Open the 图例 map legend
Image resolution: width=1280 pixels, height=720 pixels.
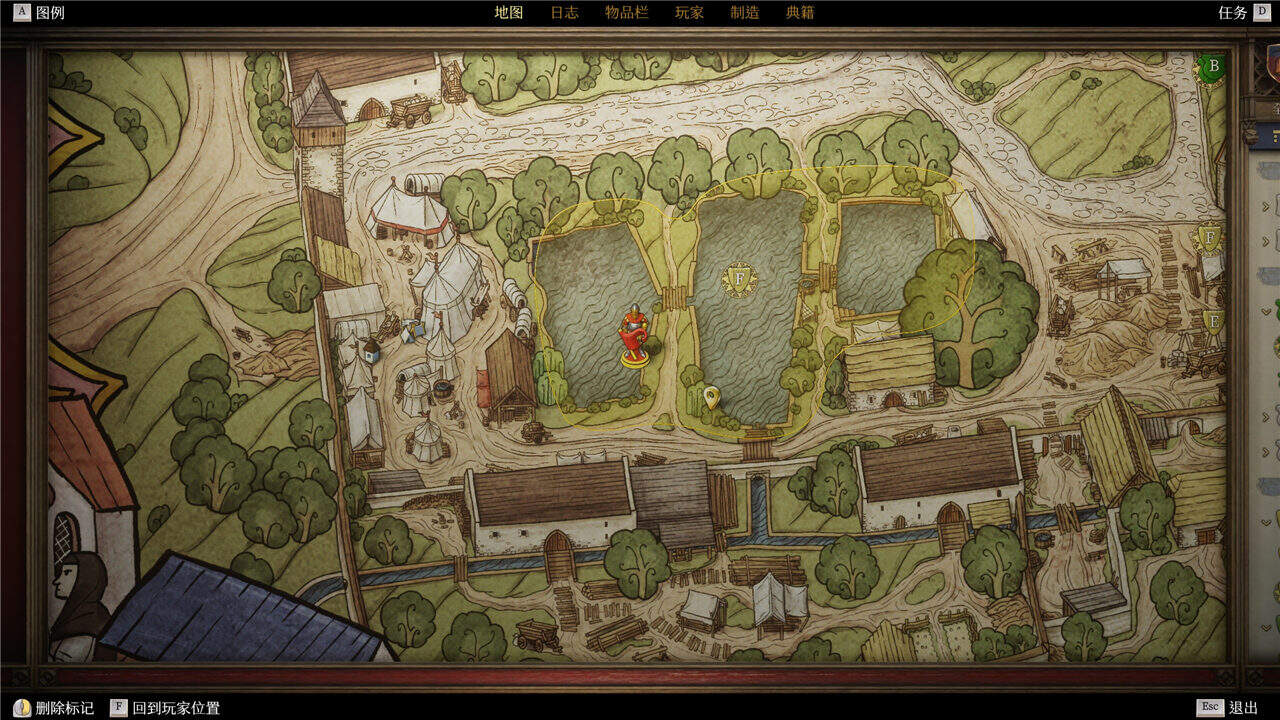[x=40, y=13]
